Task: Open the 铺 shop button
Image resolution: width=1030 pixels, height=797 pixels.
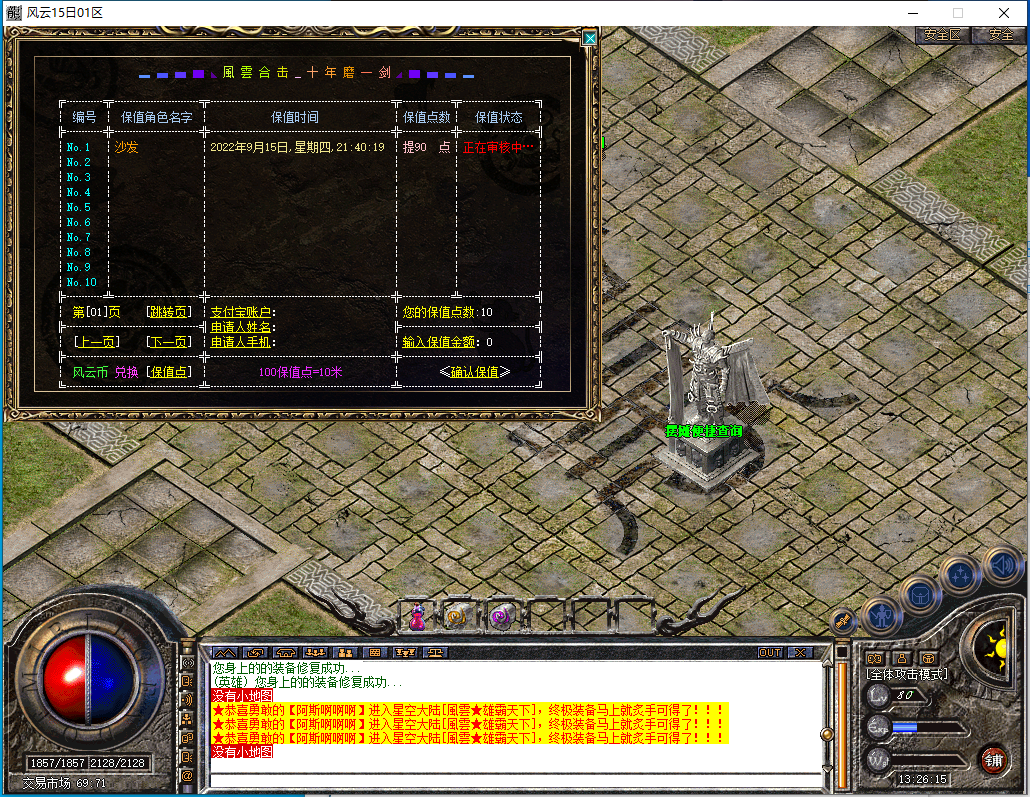Action: (x=992, y=758)
